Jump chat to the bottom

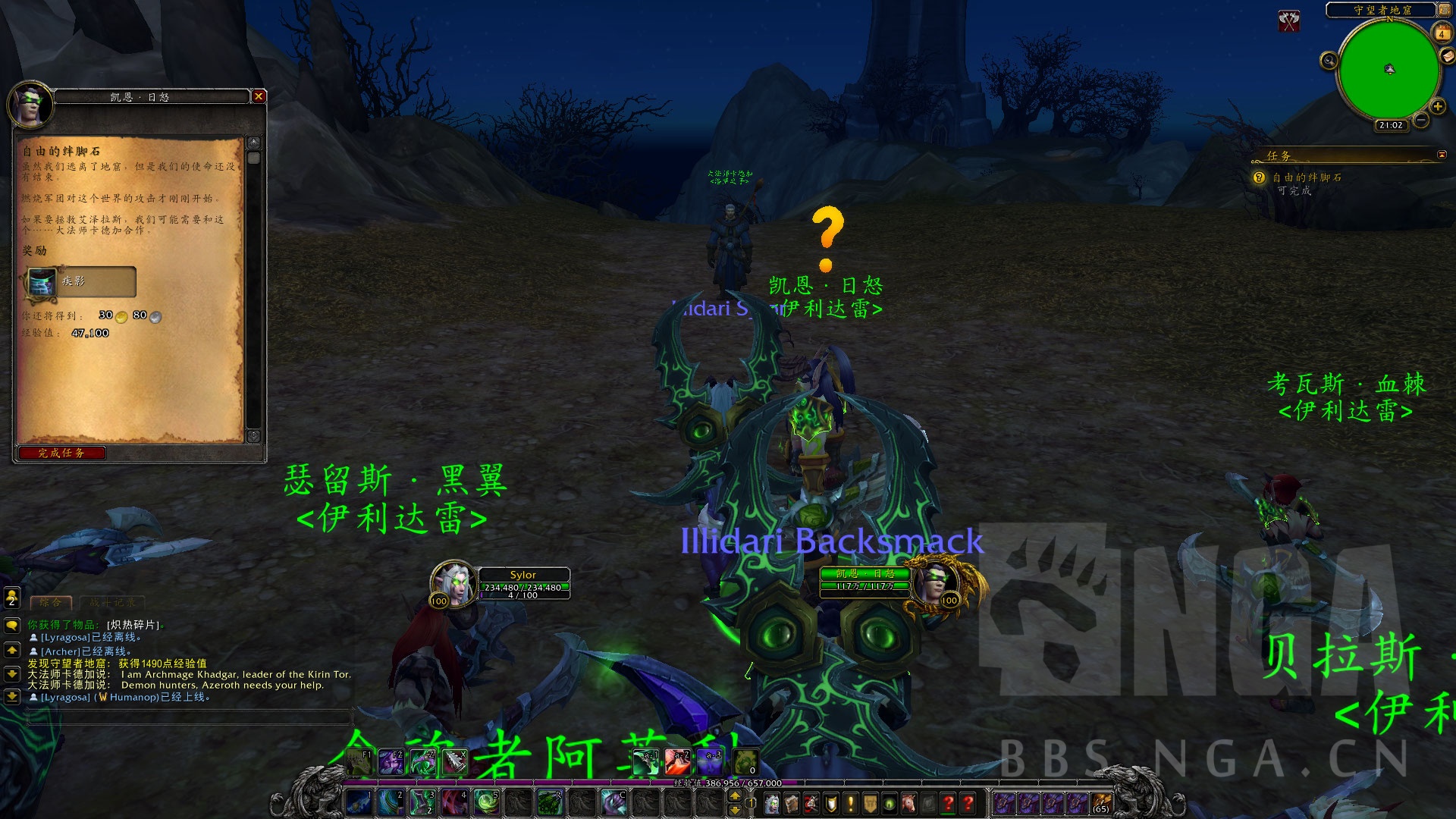click(x=12, y=696)
